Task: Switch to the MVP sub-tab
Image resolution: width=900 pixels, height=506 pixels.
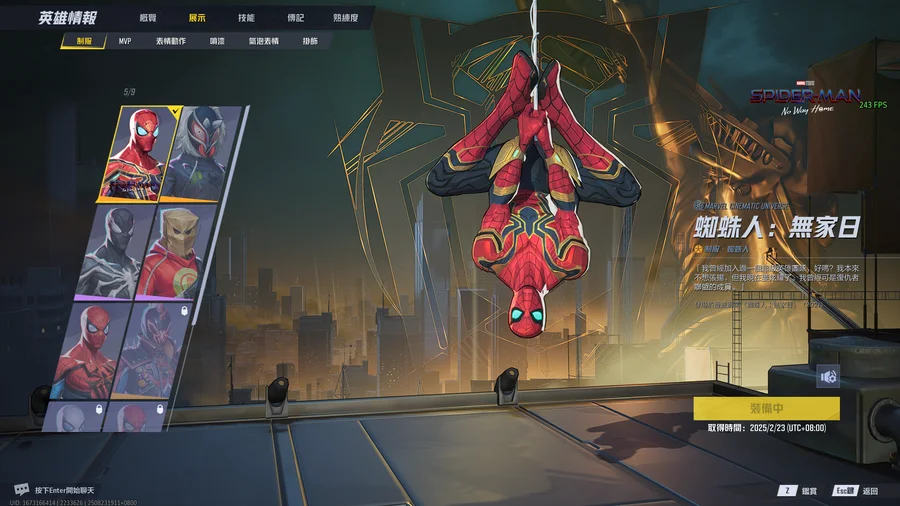Action: 125,41
